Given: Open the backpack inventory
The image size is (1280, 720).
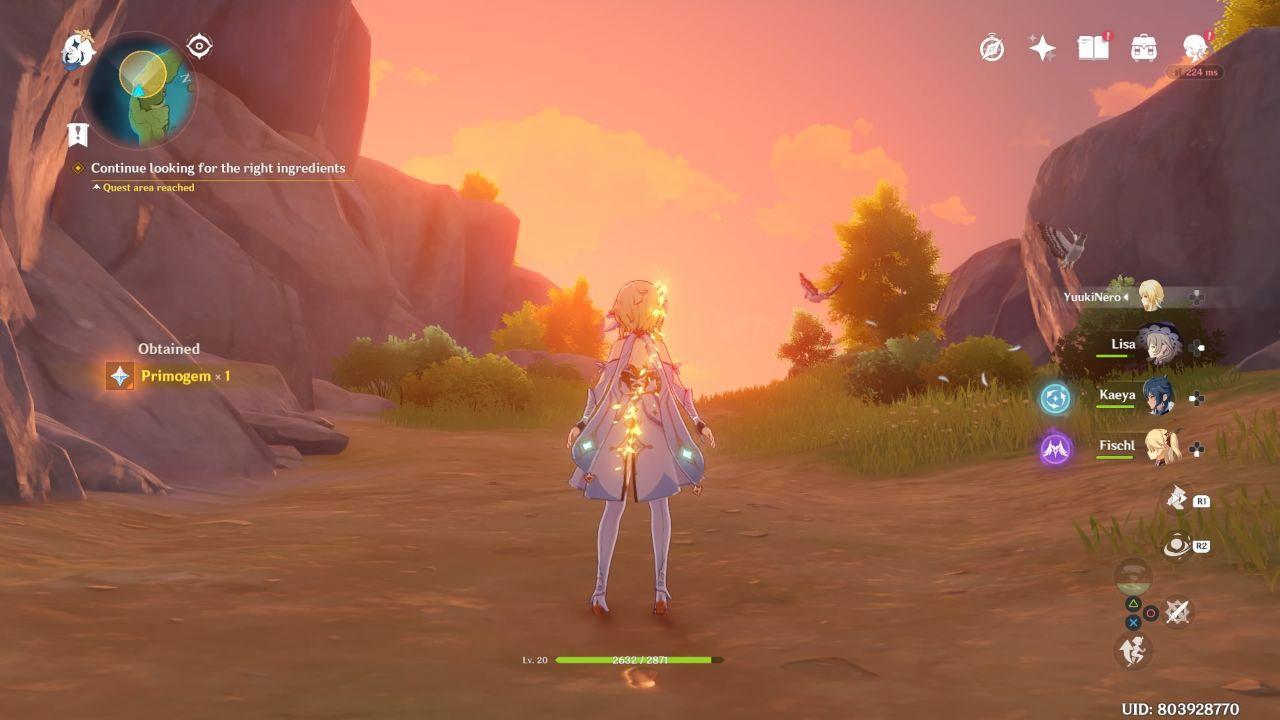Looking at the screenshot, I should click(1143, 48).
